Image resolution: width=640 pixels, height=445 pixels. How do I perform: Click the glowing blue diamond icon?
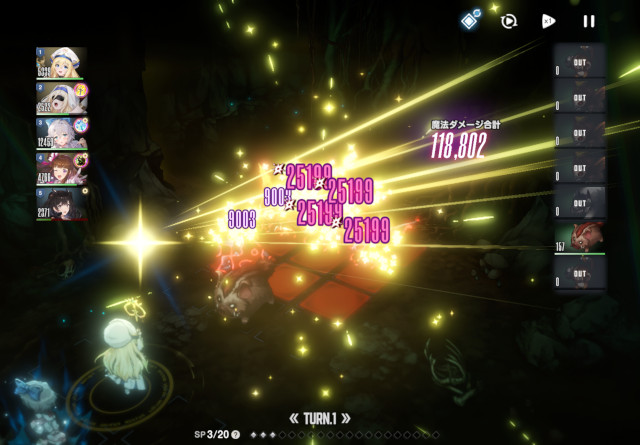469,19
